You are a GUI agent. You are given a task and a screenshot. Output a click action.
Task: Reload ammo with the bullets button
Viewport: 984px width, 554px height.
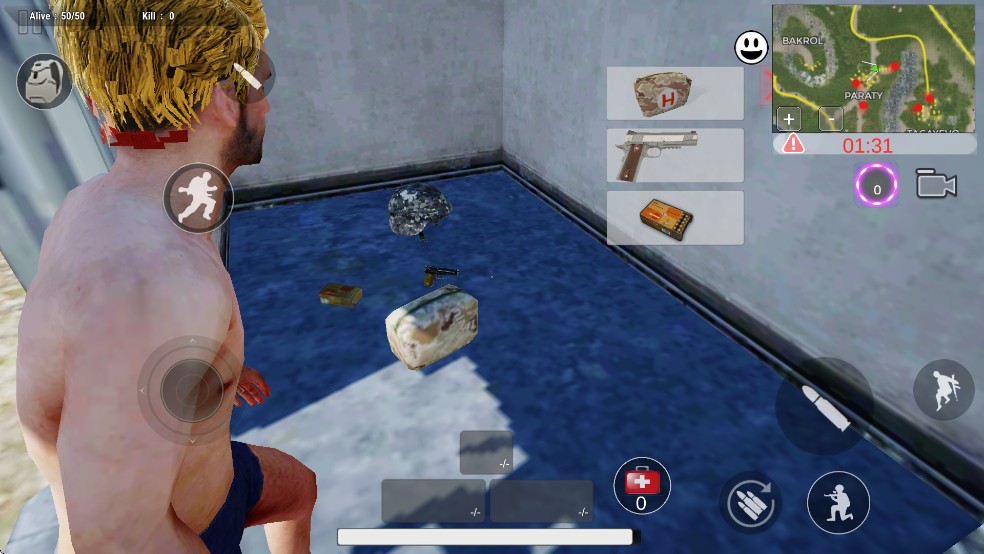749,502
